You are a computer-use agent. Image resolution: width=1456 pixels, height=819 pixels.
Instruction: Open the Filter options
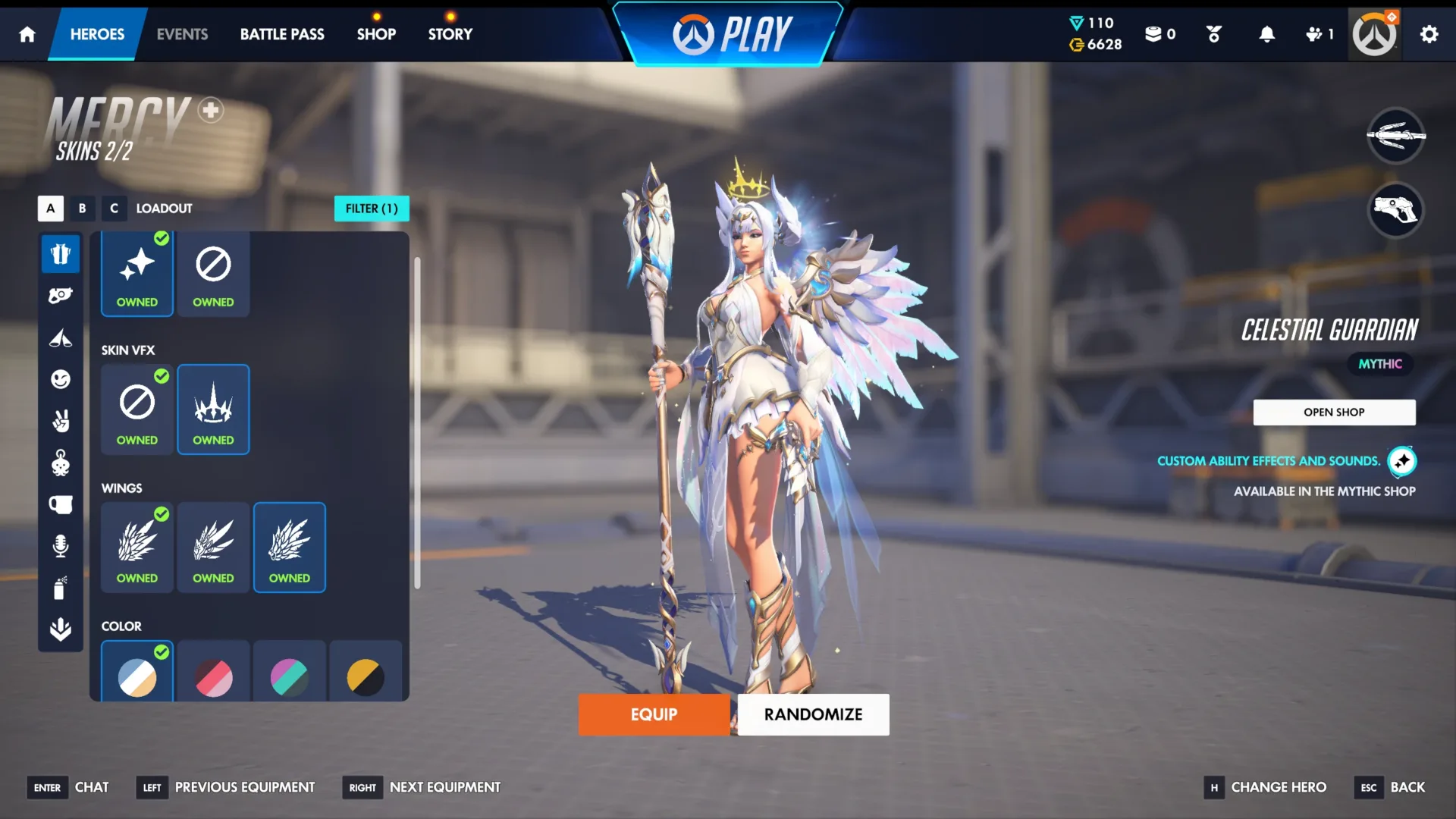[x=372, y=209]
